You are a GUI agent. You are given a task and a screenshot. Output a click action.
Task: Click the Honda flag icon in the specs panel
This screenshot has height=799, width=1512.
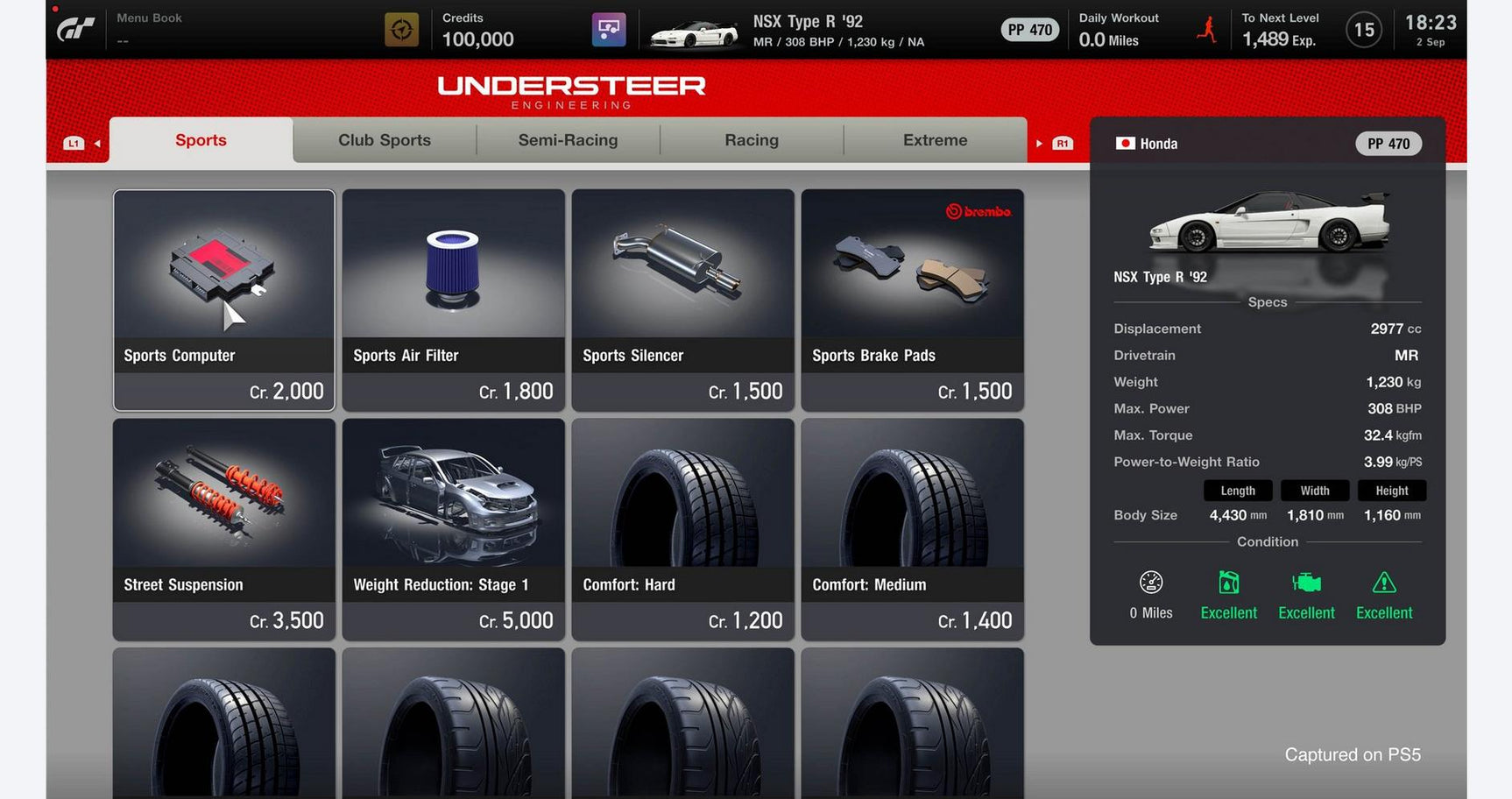[x=1124, y=143]
